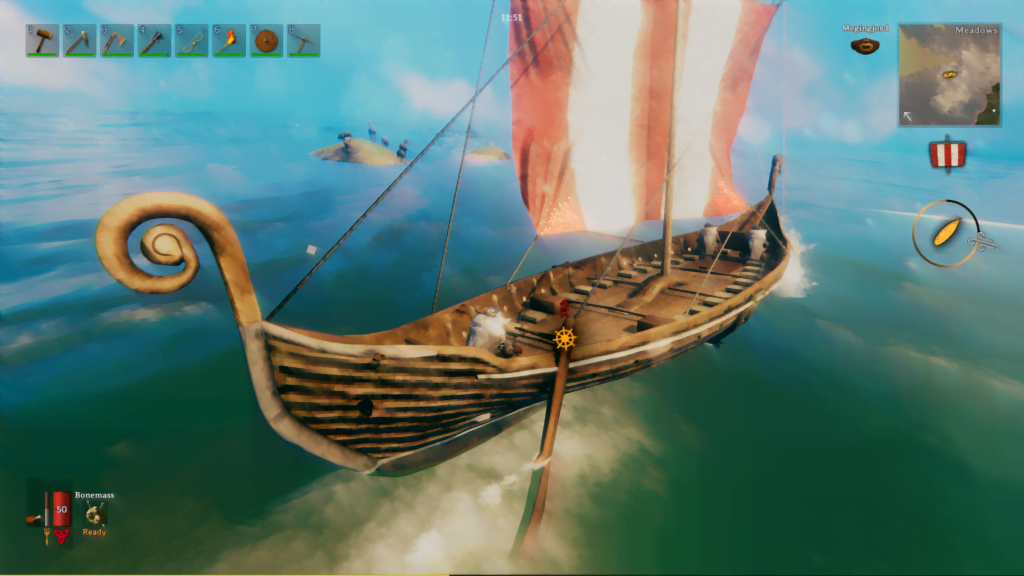Equip the spiked mace in slot 4

[154, 40]
